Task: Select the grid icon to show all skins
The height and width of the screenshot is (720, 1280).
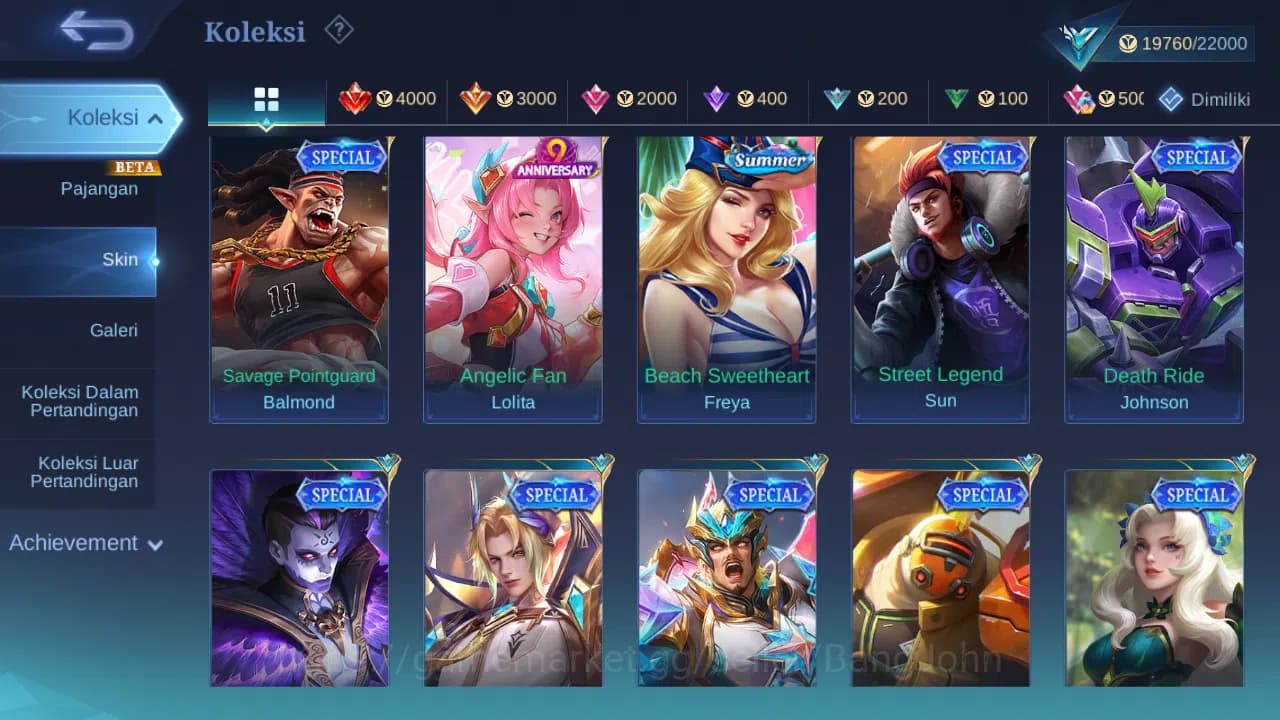Action: click(266, 98)
